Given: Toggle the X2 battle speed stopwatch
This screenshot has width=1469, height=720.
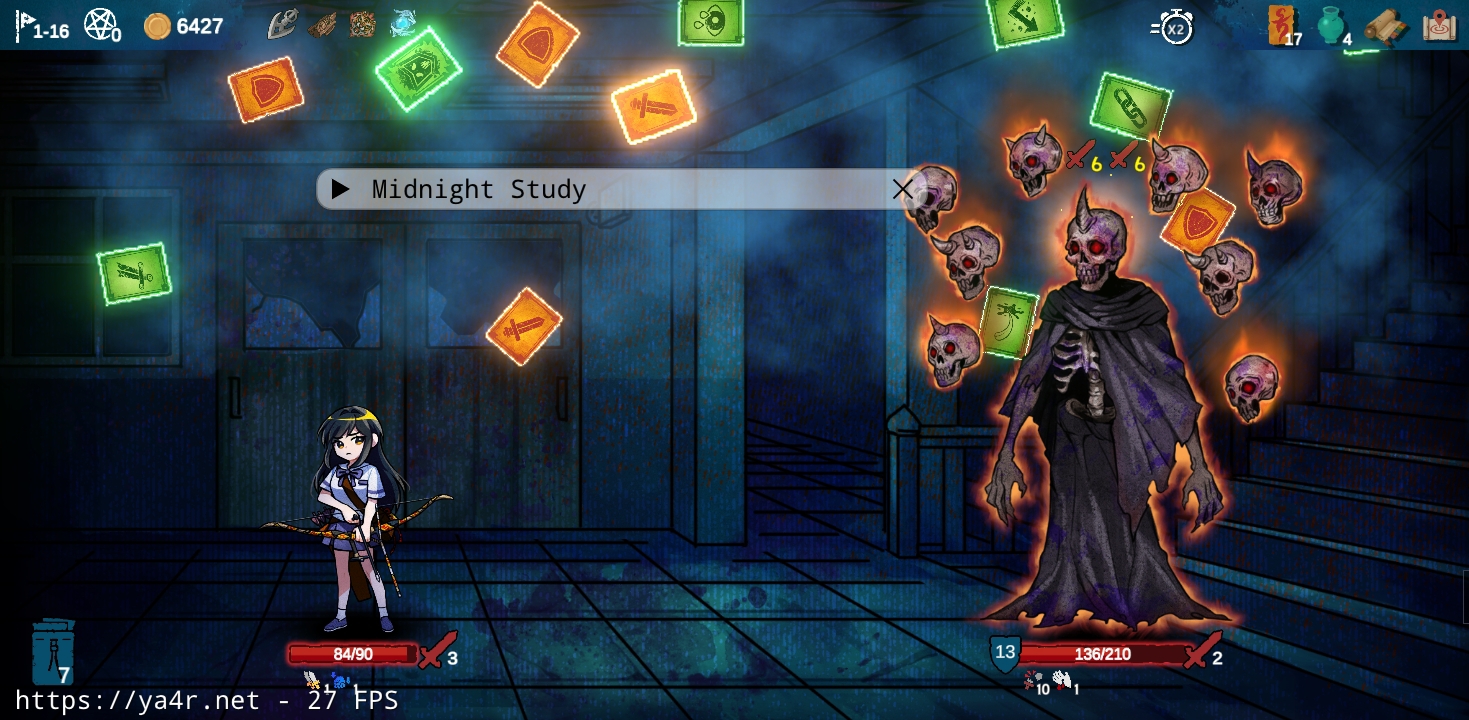Looking at the screenshot, I should pyautogui.click(x=1172, y=27).
